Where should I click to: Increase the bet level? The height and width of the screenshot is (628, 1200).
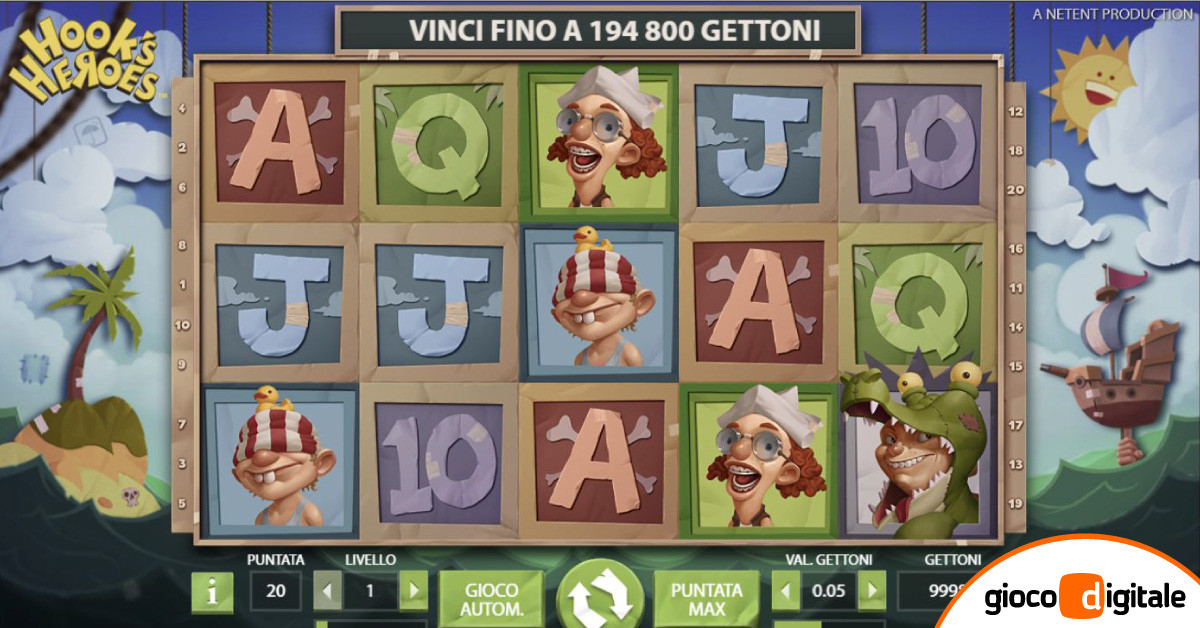[x=413, y=591]
